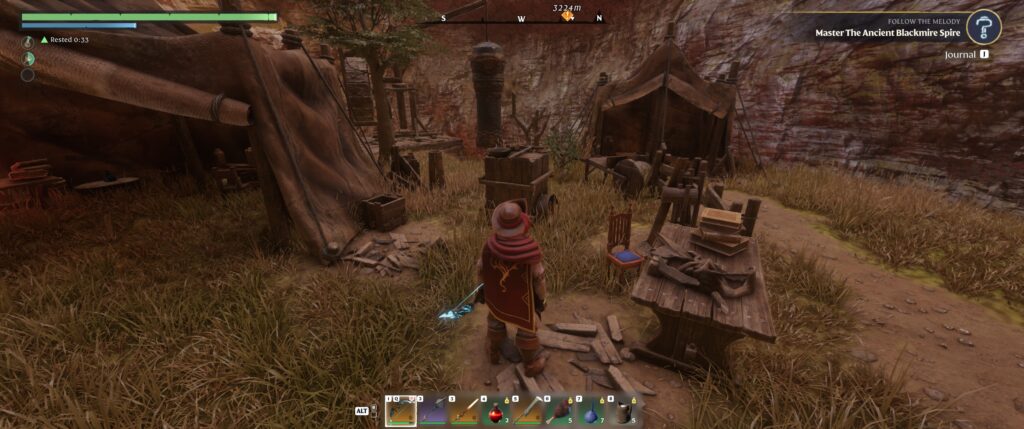Select the purple-backed weapon in hotbar slot 2
The image size is (1024, 429).
tap(433, 411)
